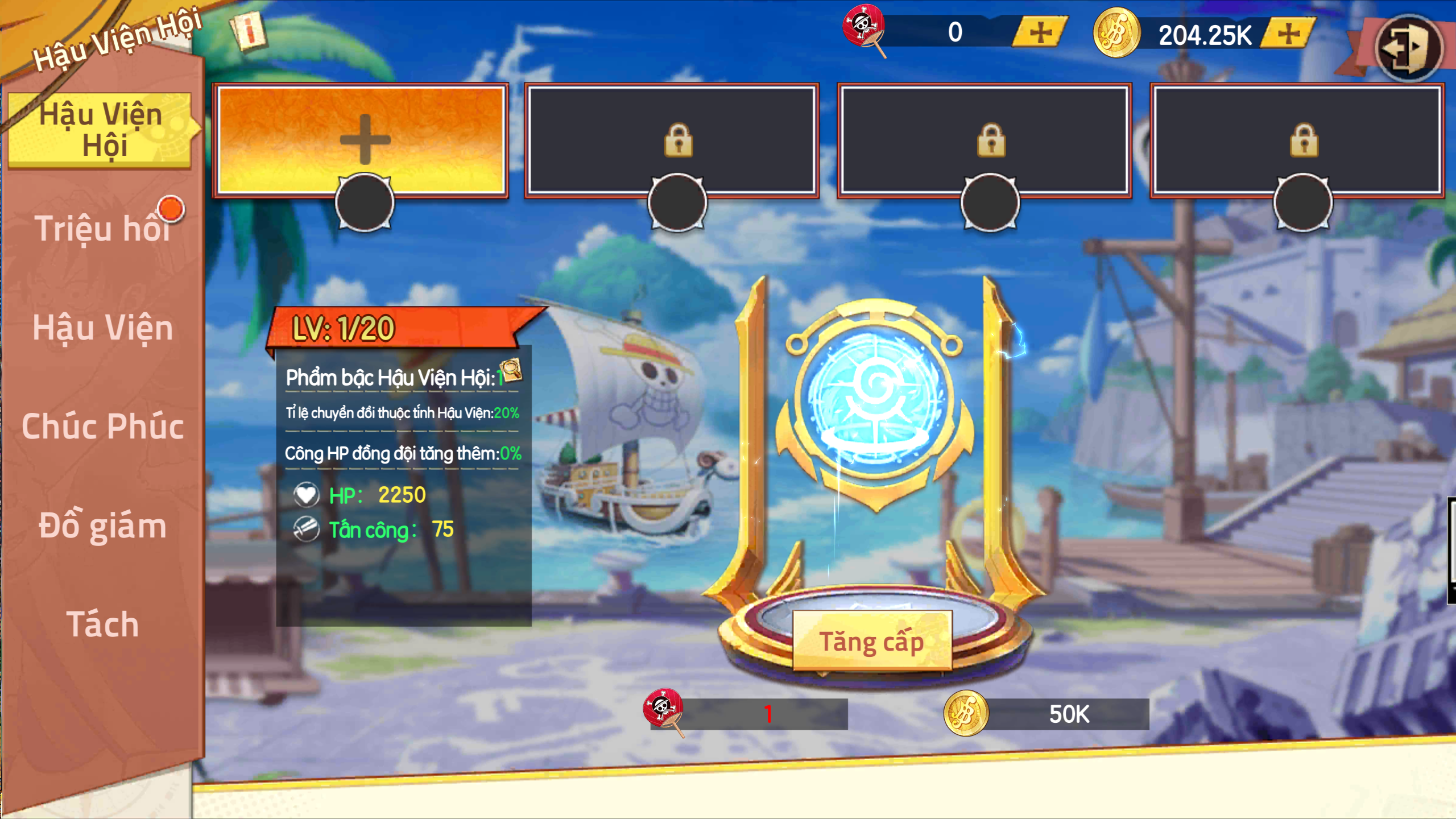1456x819 pixels.
Task: Go to the Chúc Phúc tab
Action: (x=102, y=427)
